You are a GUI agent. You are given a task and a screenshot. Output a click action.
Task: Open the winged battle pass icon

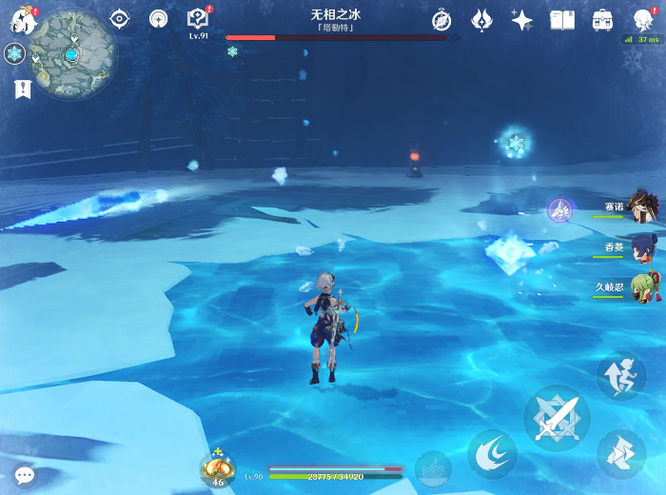pyautogui.click(x=482, y=20)
